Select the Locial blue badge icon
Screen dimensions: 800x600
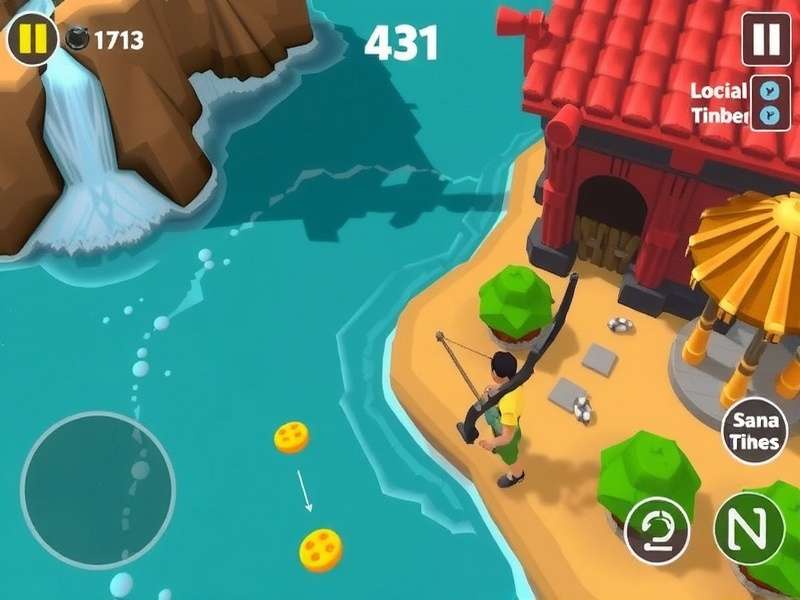(768, 89)
